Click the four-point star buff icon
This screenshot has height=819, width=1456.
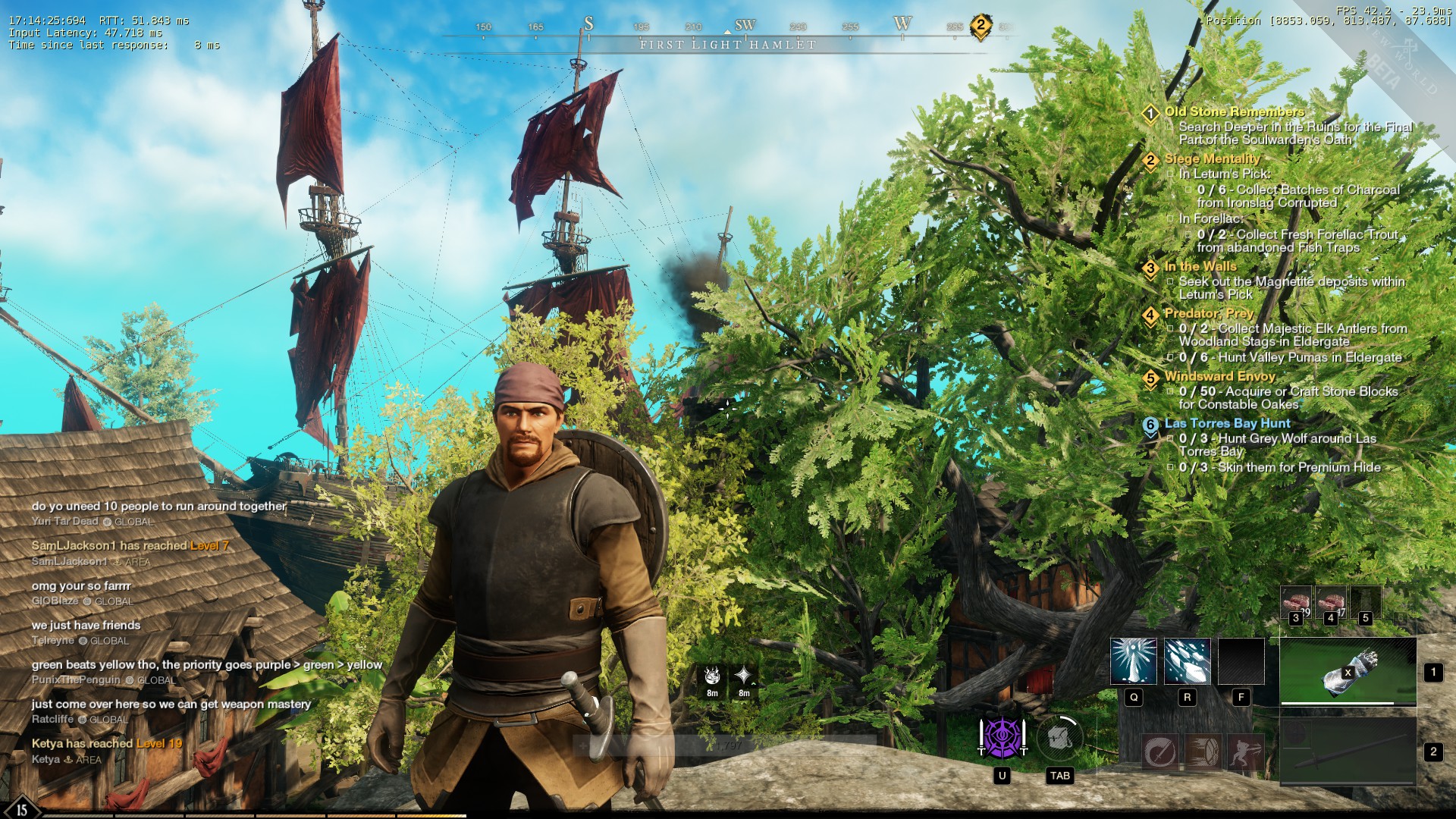click(744, 676)
